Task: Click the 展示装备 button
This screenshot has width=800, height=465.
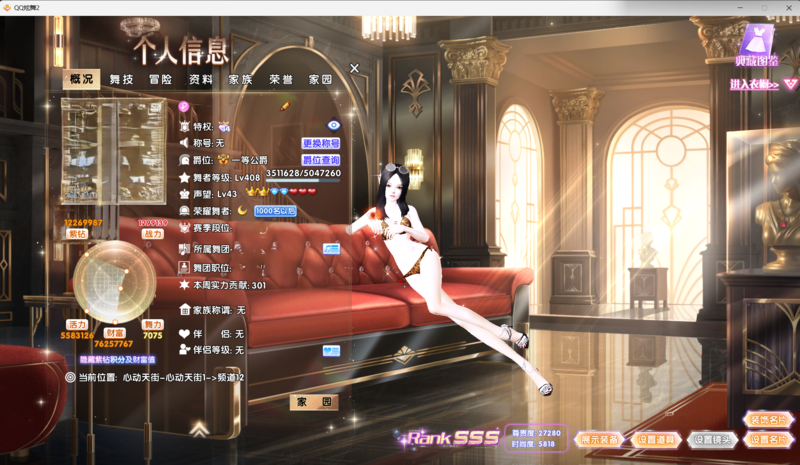Action: click(600, 440)
